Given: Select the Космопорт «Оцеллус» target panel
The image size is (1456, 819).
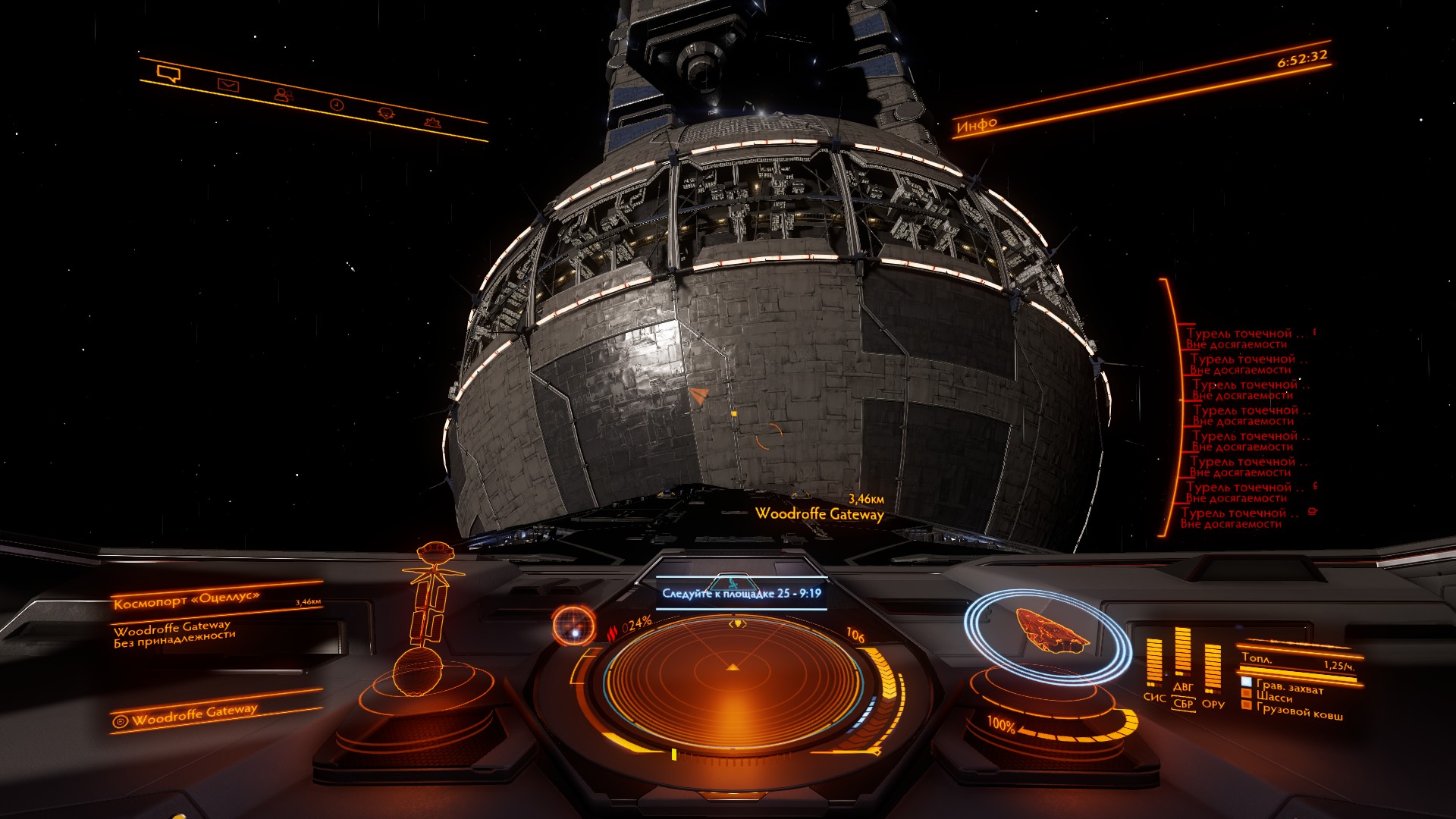Looking at the screenshot, I should click(187, 600).
